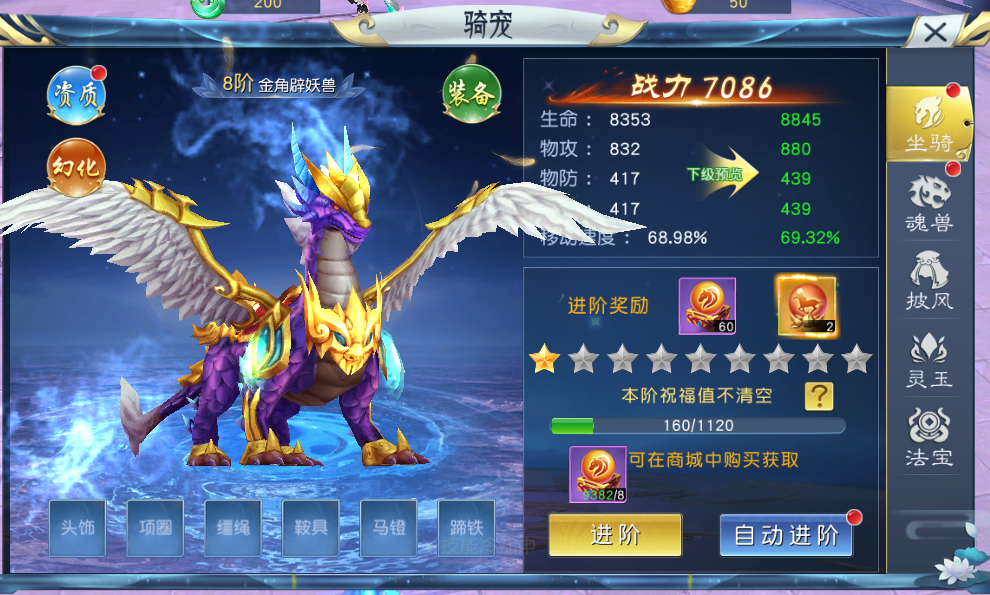Select the 马镫 stirrup slot
The image size is (990, 595).
[389, 527]
